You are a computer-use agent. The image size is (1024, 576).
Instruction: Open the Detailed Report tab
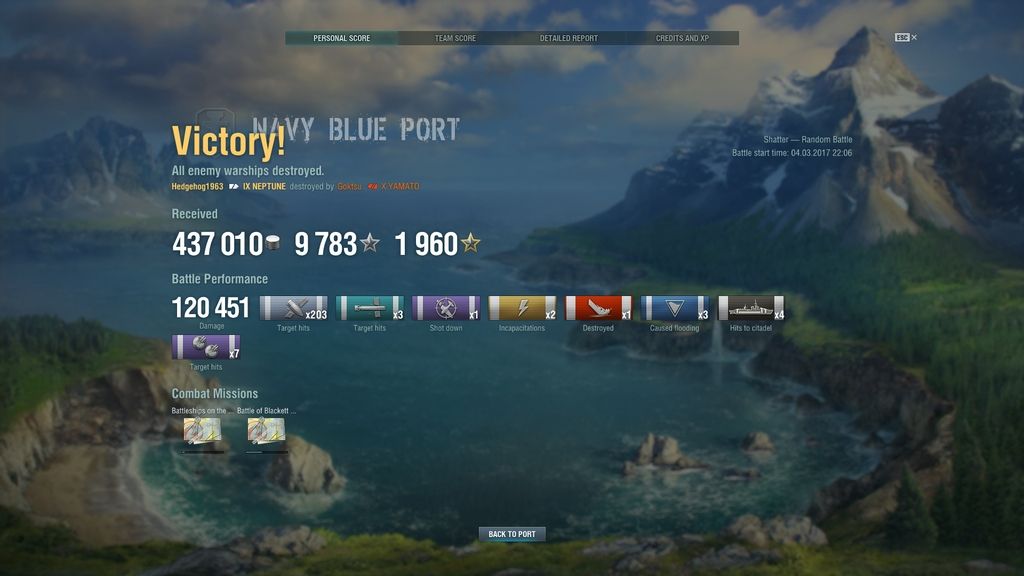click(x=569, y=38)
